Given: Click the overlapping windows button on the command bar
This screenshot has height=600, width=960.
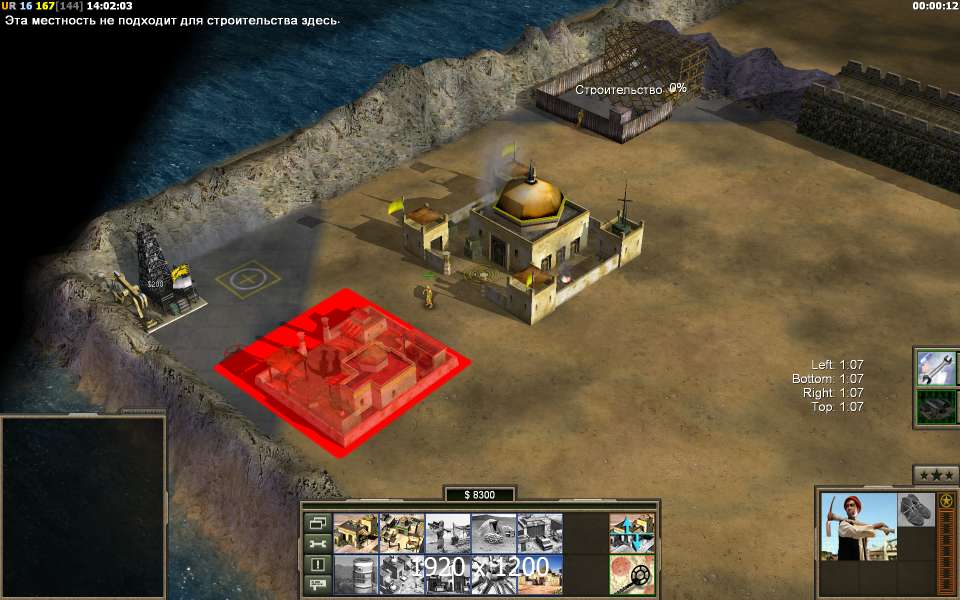Looking at the screenshot, I should [317, 523].
